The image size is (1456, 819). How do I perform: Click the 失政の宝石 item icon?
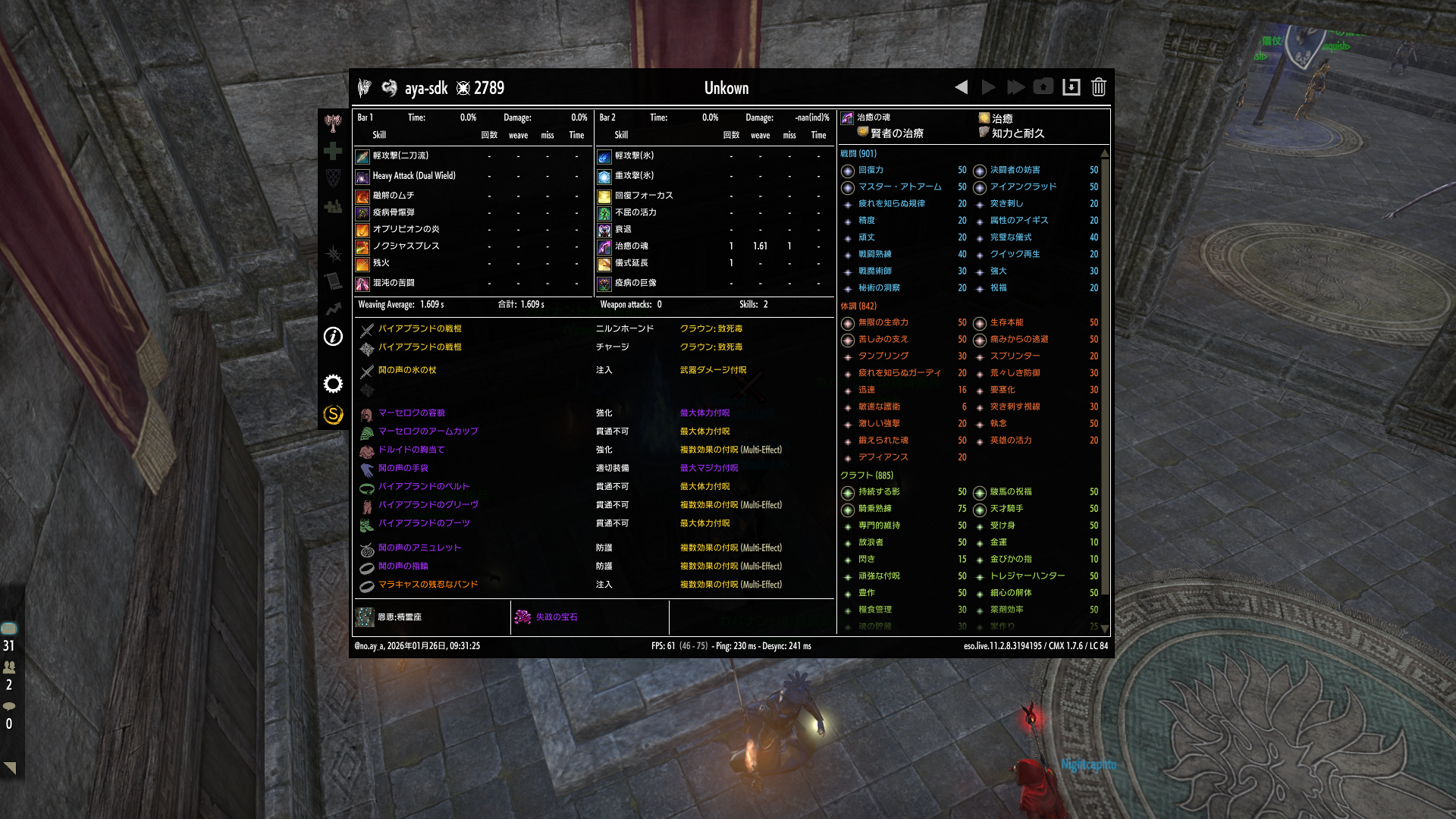click(522, 617)
